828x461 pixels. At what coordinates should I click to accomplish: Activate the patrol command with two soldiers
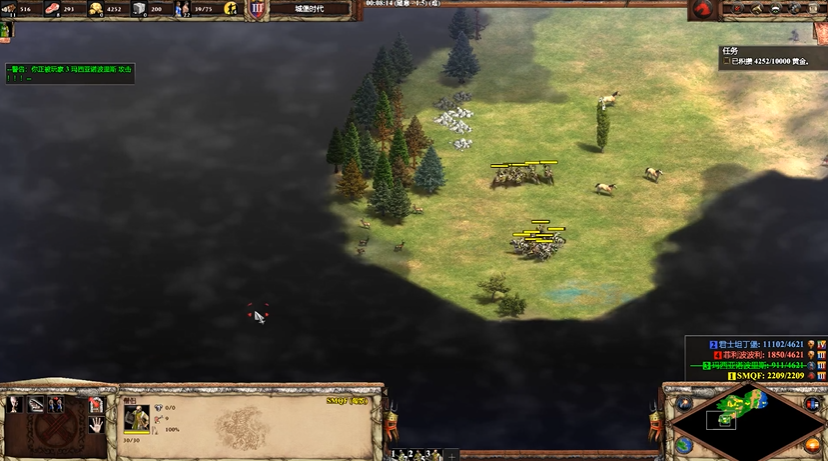click(x=55, y=404)
